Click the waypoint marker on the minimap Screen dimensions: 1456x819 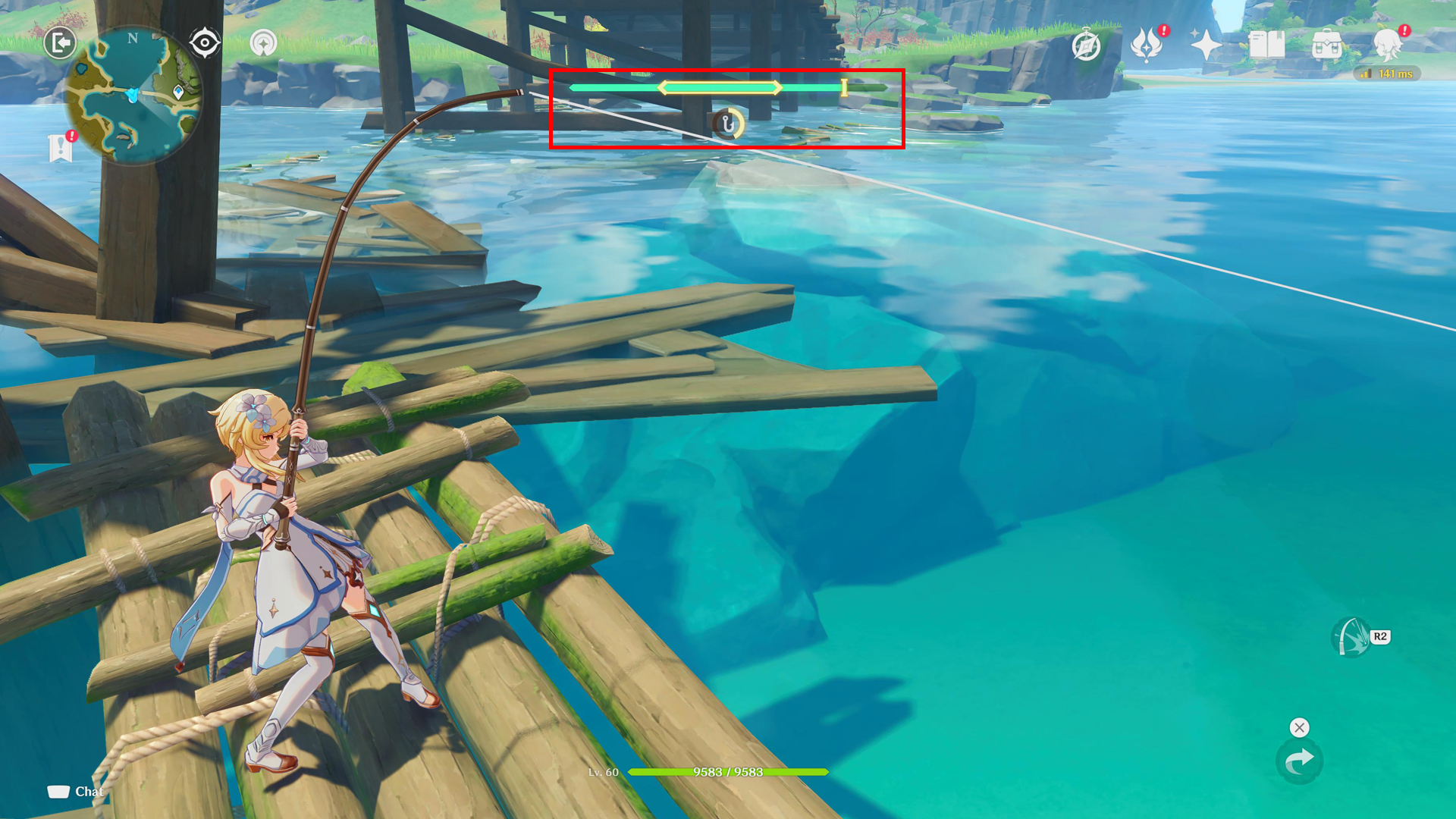[178, 92]
